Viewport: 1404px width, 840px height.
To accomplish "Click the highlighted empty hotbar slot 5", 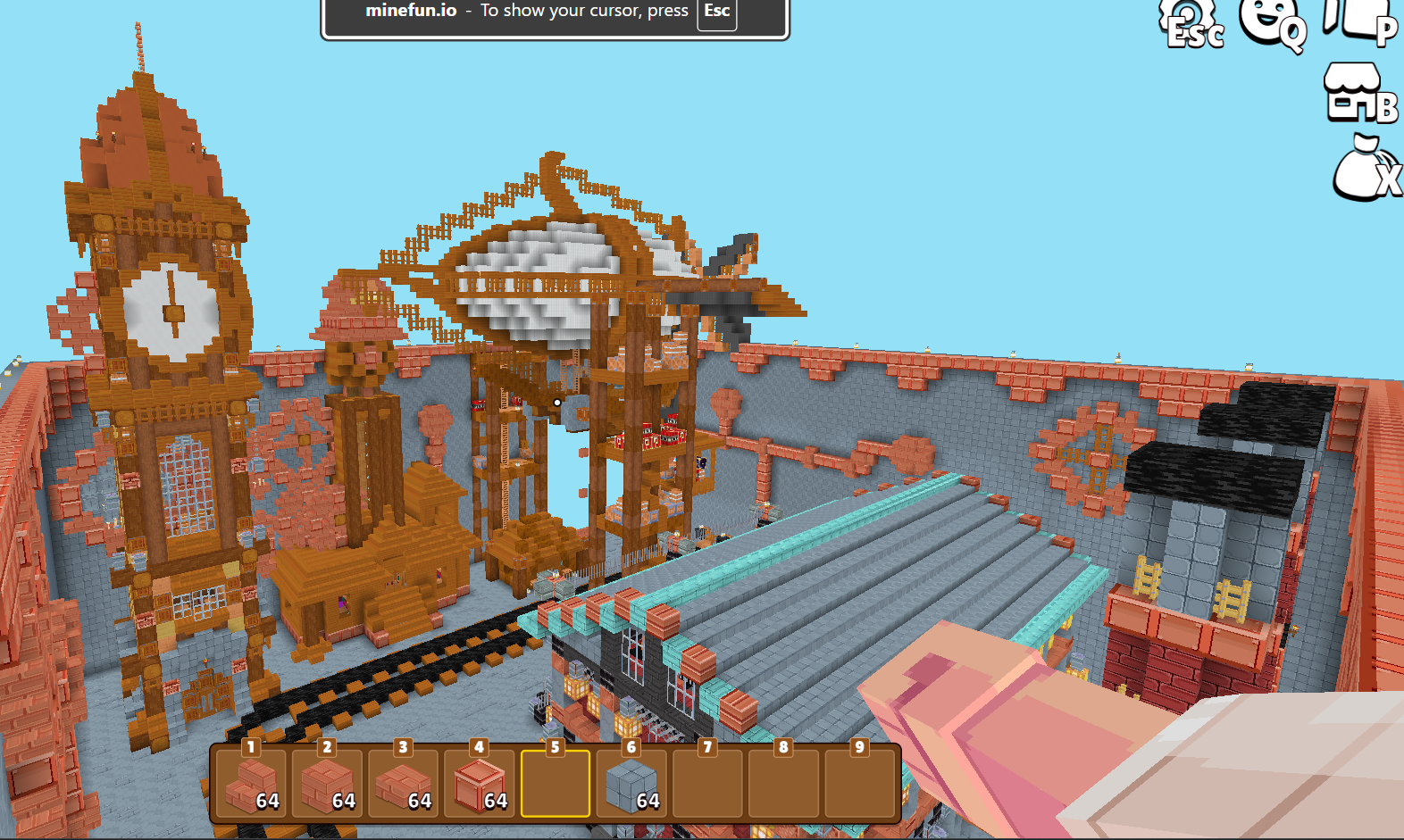I will pyautogui.click(x=556, y=784).
